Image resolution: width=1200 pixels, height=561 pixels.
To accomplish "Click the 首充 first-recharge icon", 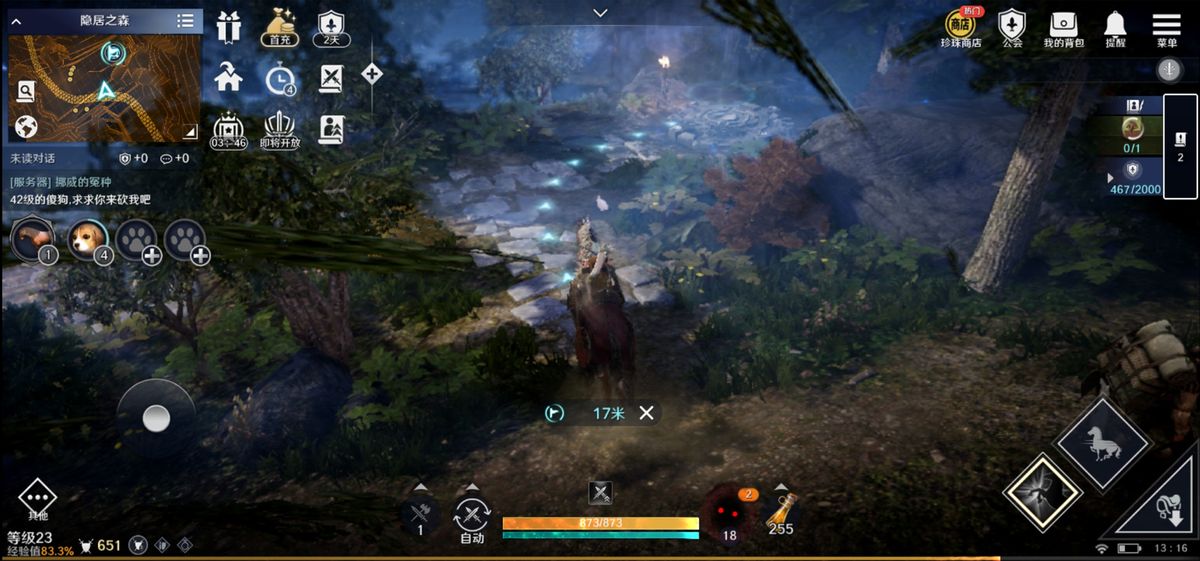I will (x=280, y=26).
